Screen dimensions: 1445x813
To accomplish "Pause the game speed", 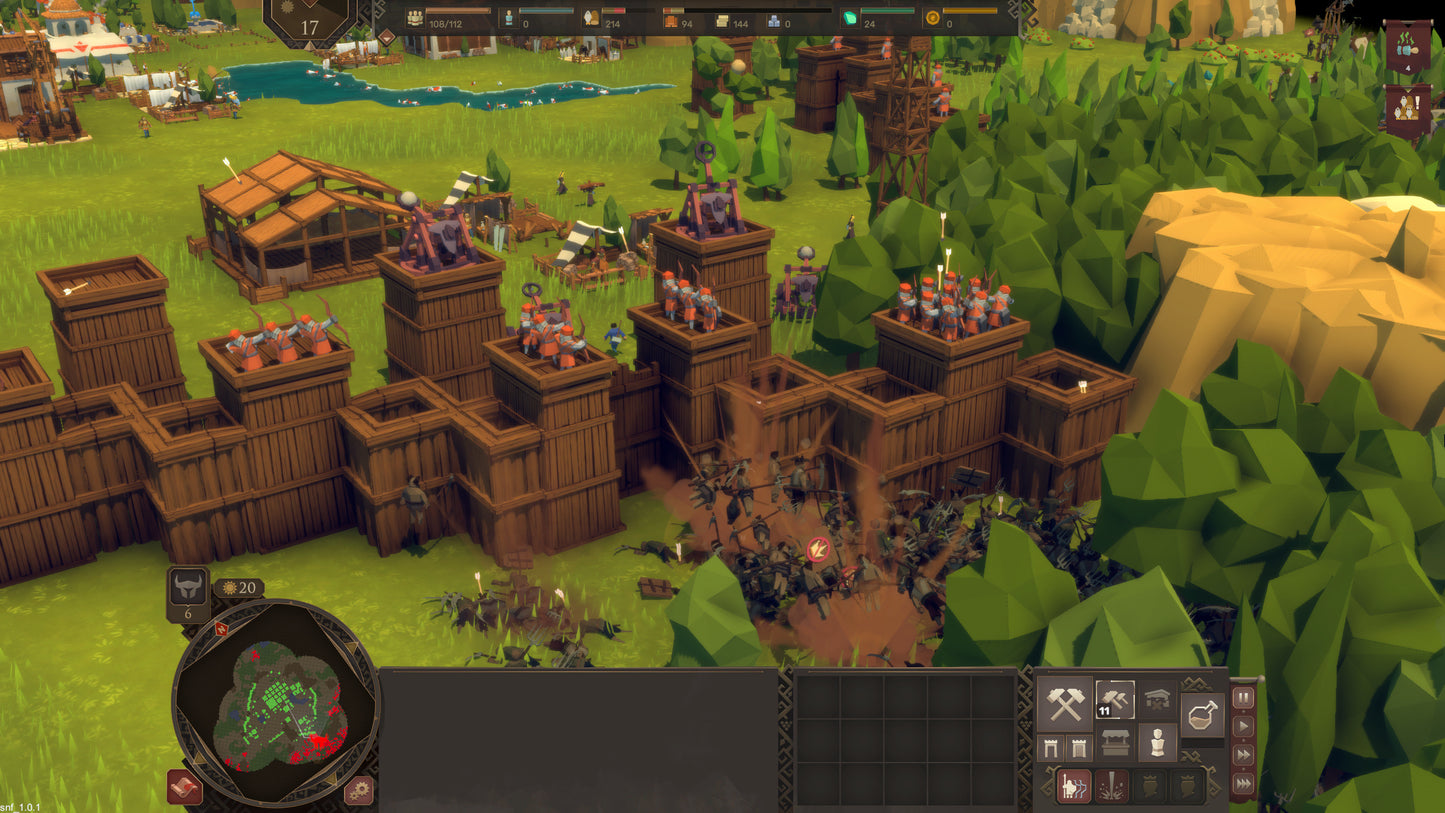I will 1243,698.
